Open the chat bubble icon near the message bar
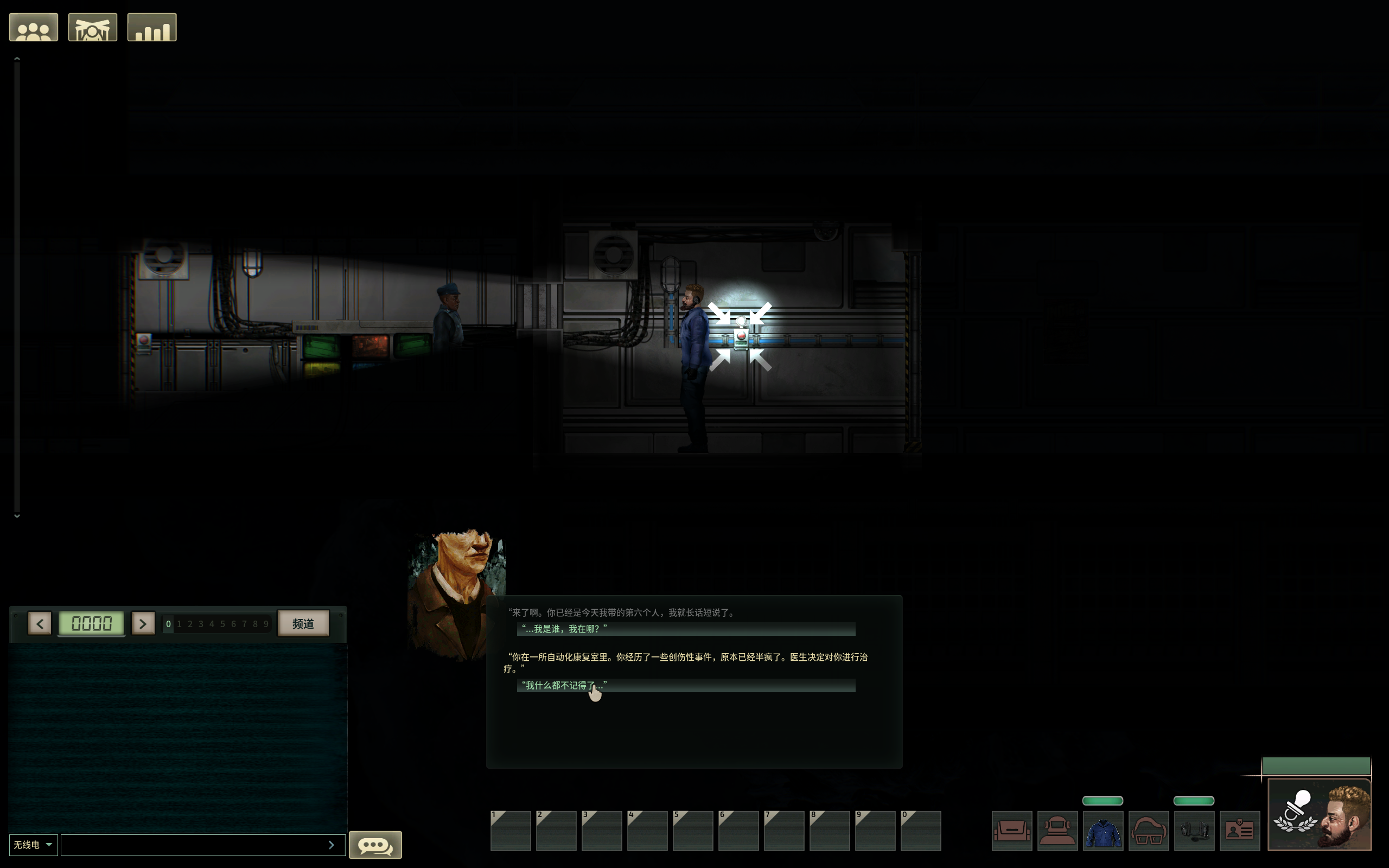 pyautogui.click(x=375, y=845)
